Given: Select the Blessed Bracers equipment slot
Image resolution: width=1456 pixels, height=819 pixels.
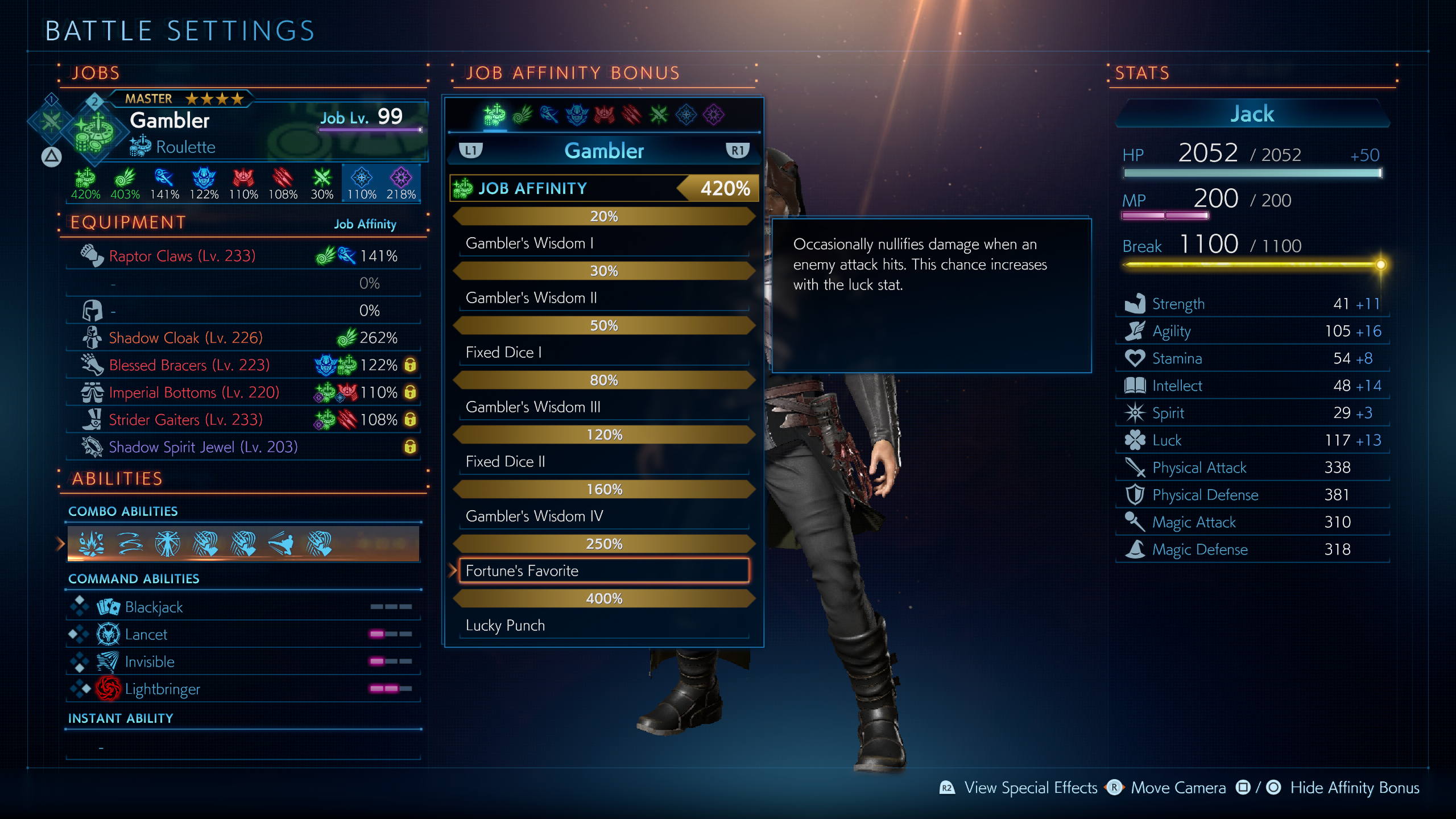Looking at the screenshot, I should pyautogui.click(x=243, y=365).
